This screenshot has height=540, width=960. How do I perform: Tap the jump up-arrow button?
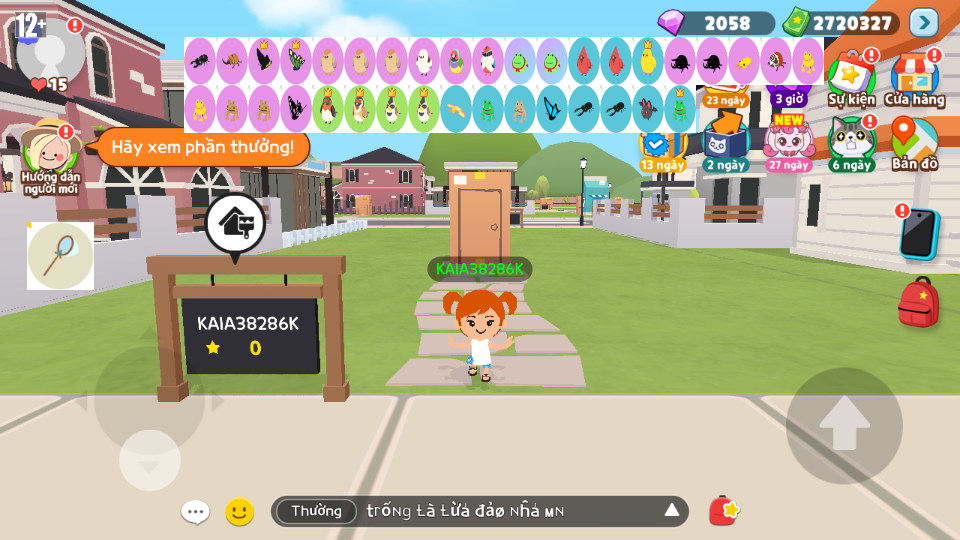(x=844, y=426)
